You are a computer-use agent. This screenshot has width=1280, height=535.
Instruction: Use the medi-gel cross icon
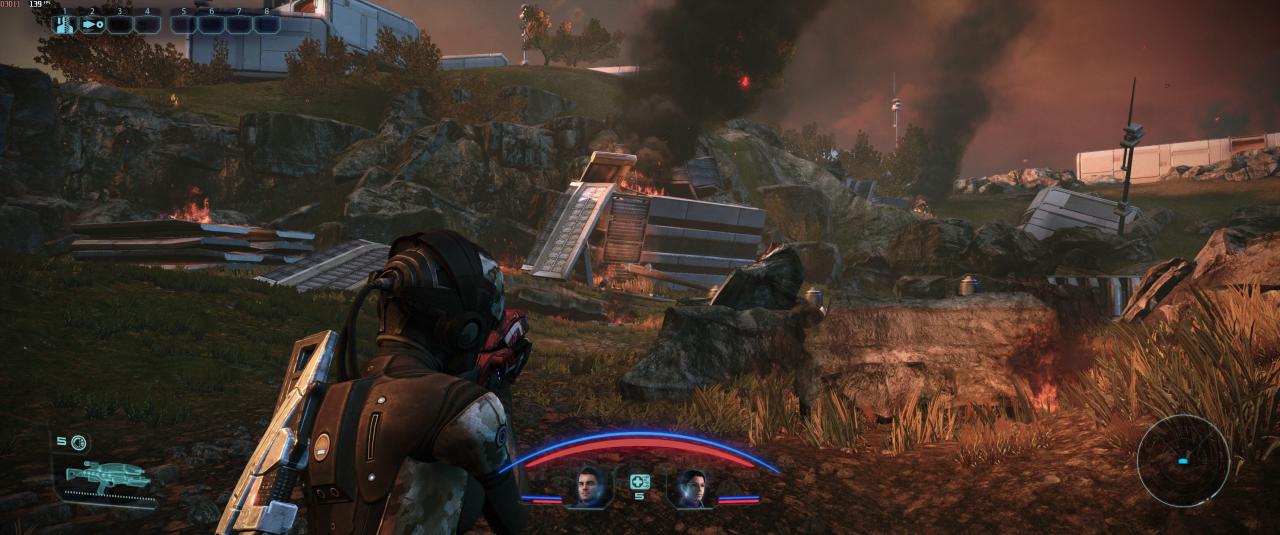click(x=639, y=482)
